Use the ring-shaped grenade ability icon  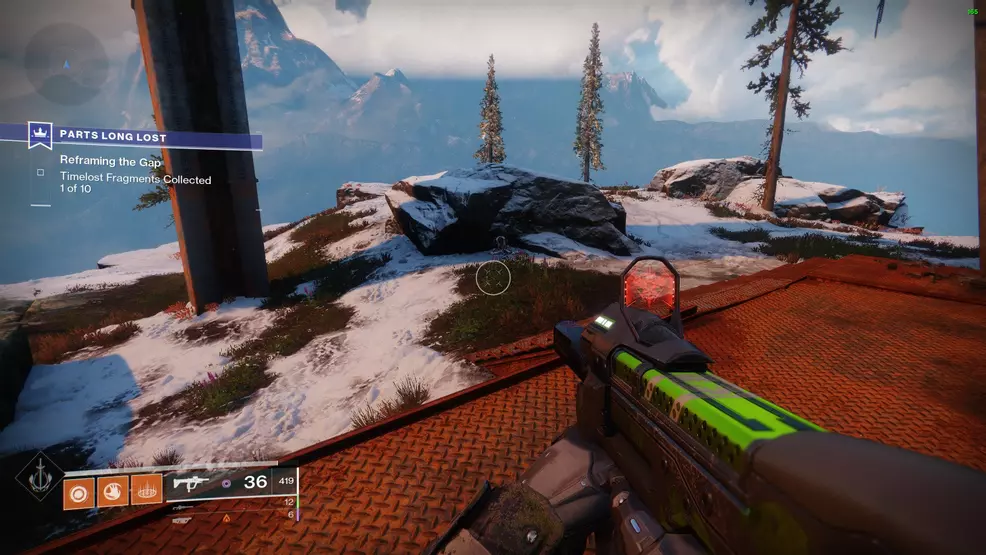(x=79, y=491)
